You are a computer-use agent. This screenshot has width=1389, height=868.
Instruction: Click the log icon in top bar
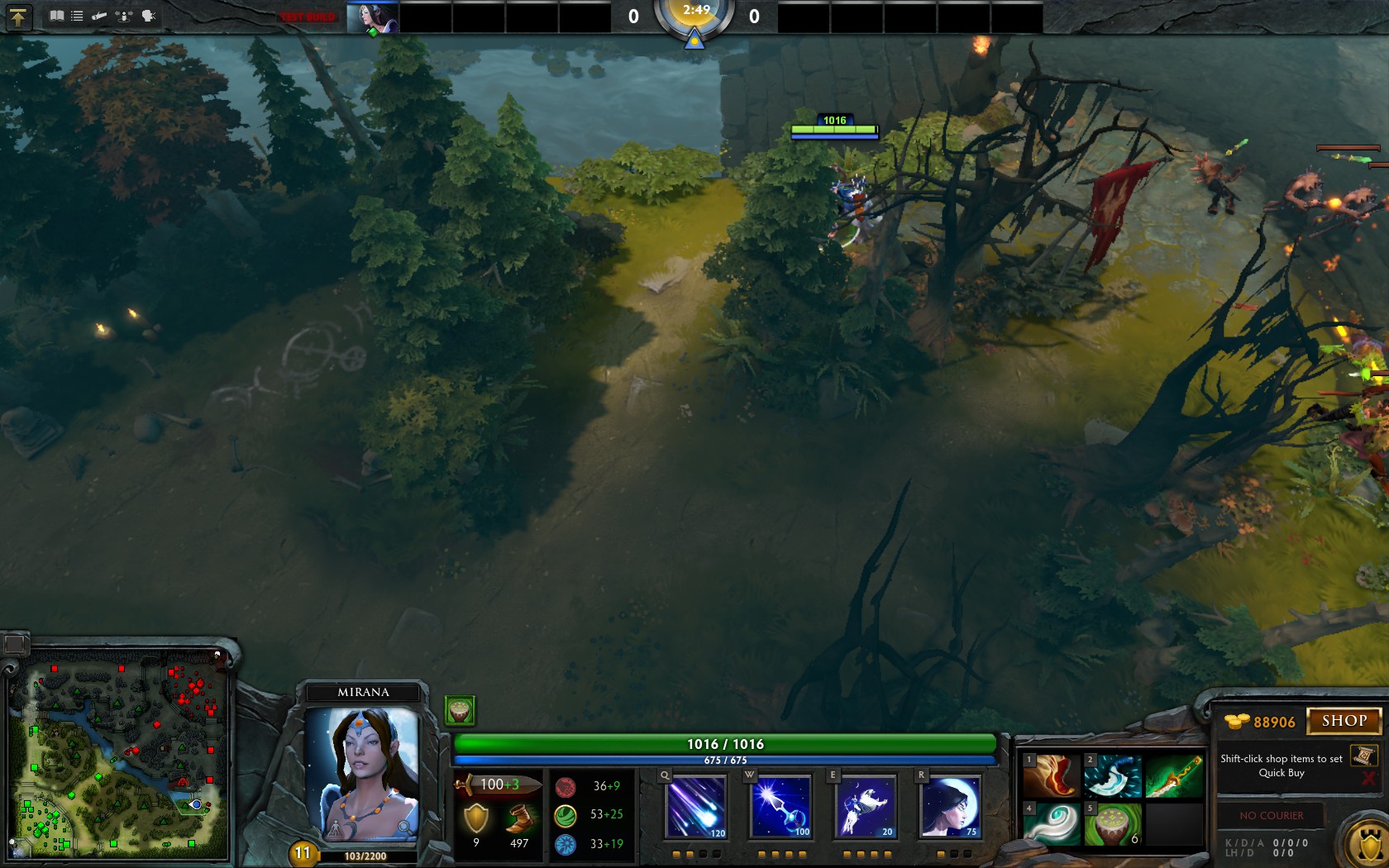[x=99, y=16]
